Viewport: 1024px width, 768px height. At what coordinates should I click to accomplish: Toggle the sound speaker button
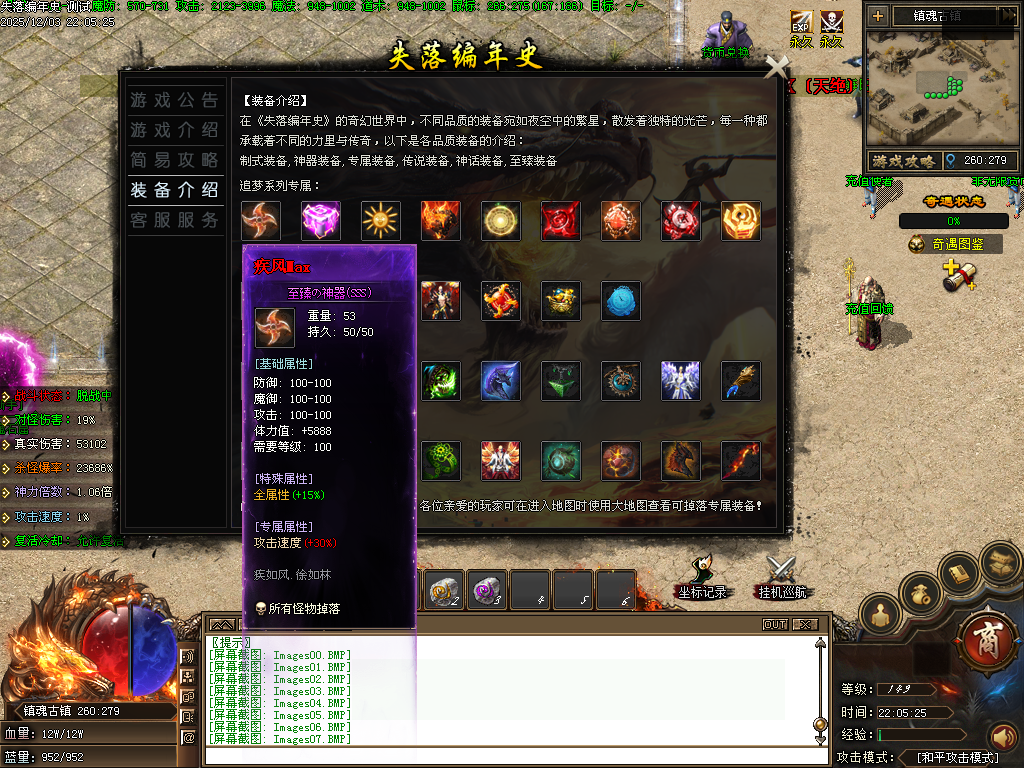(x=1003, y=737)
